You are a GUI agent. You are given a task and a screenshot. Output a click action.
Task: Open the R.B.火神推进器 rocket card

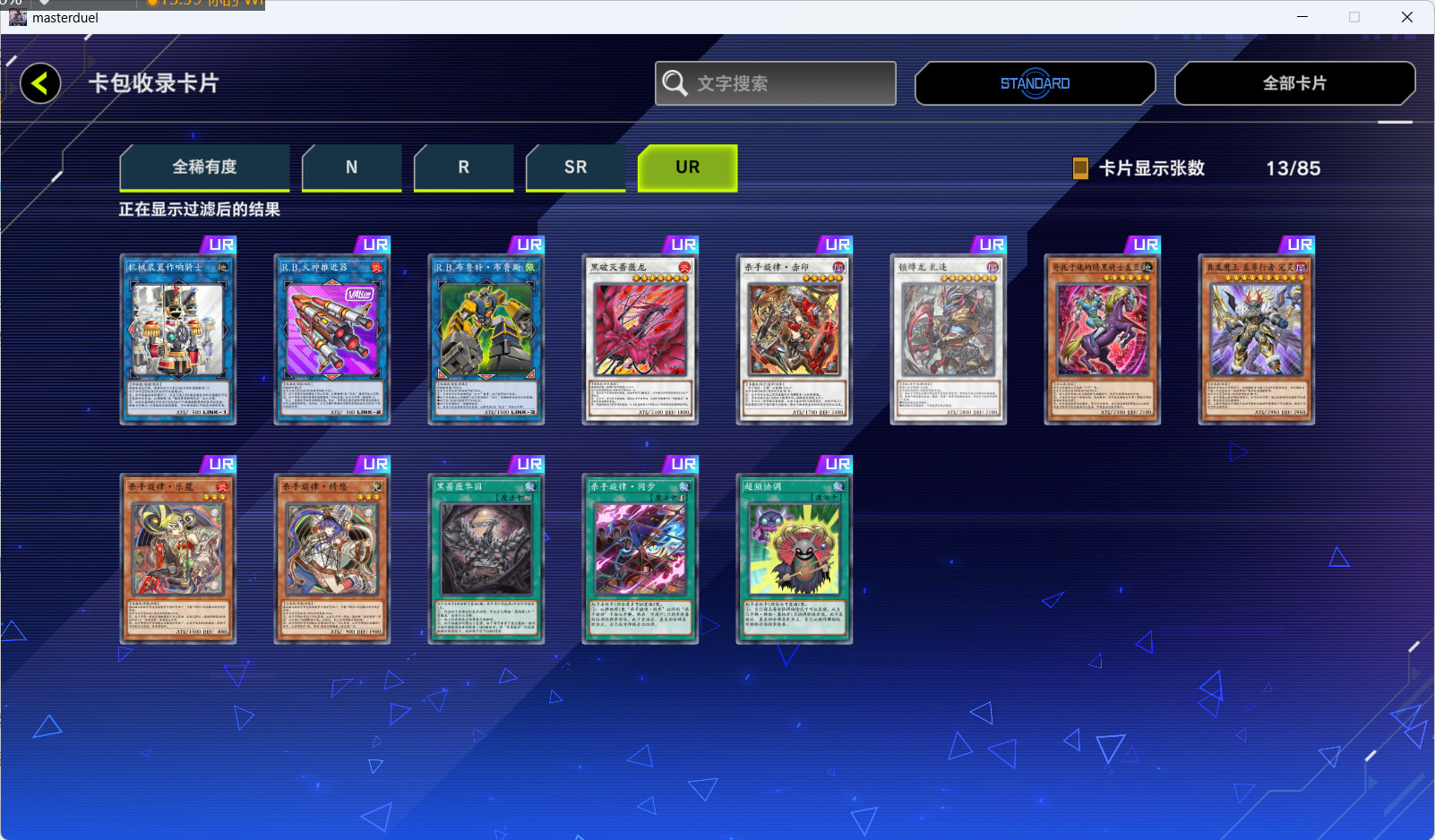point(332,339)
